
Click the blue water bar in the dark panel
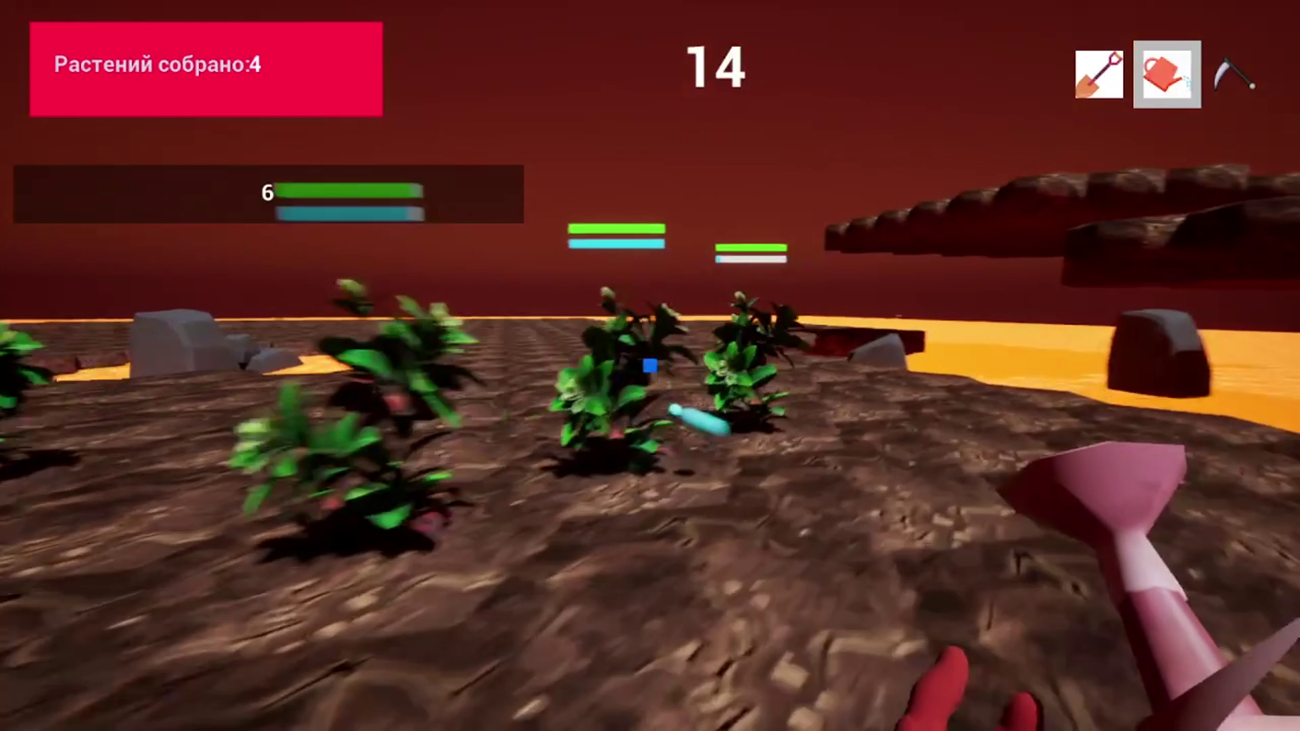pyautogui.click(x=350, y=213)
